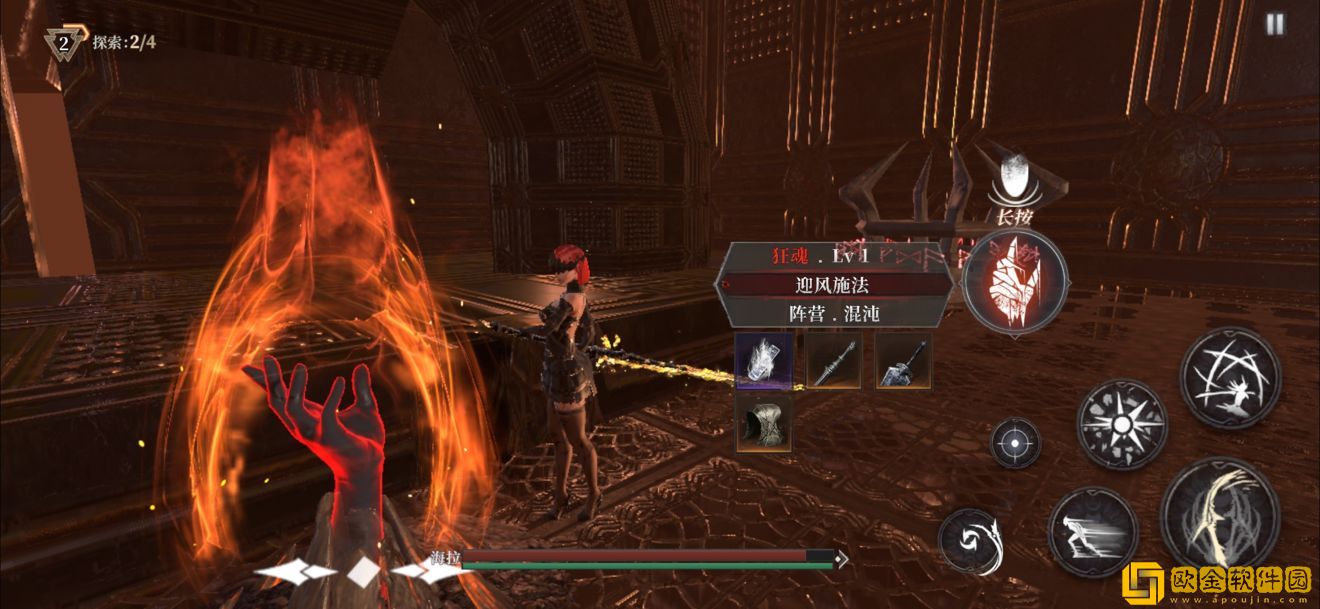Image resolution: width=1320 pixels, height=609 pixels.
Task: Tap the 迎风施法 skill info row
Action: pos(834,285)
